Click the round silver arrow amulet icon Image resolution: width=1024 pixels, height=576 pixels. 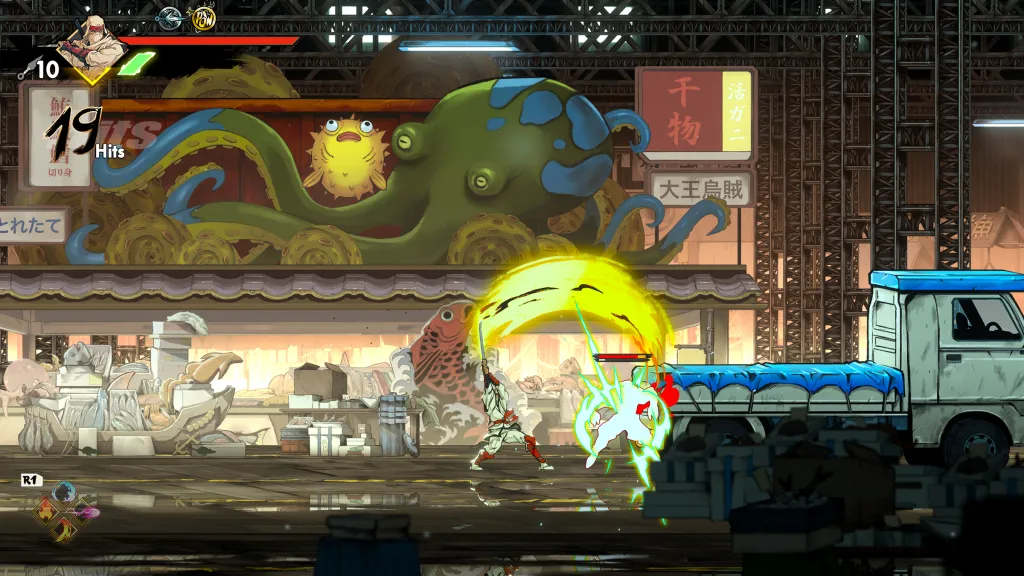click(x=169, y=17)
